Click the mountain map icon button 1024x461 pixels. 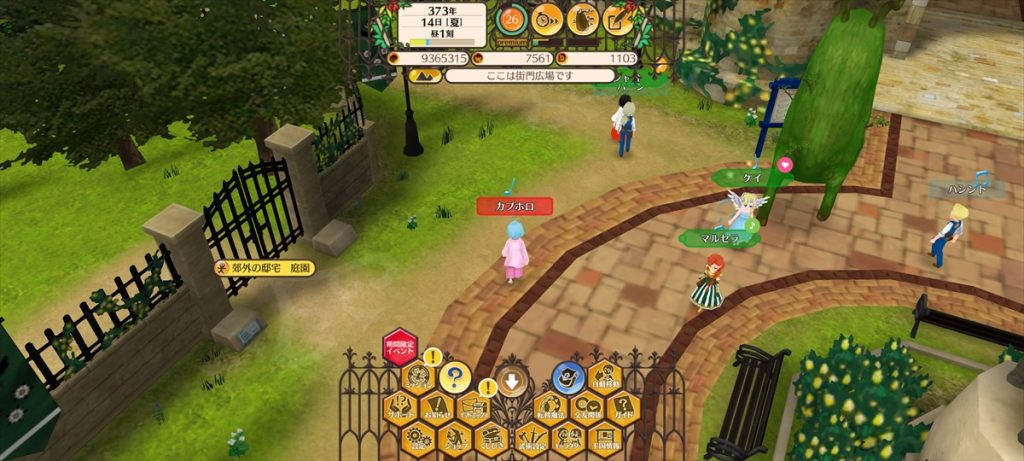[x=424, y=75]
